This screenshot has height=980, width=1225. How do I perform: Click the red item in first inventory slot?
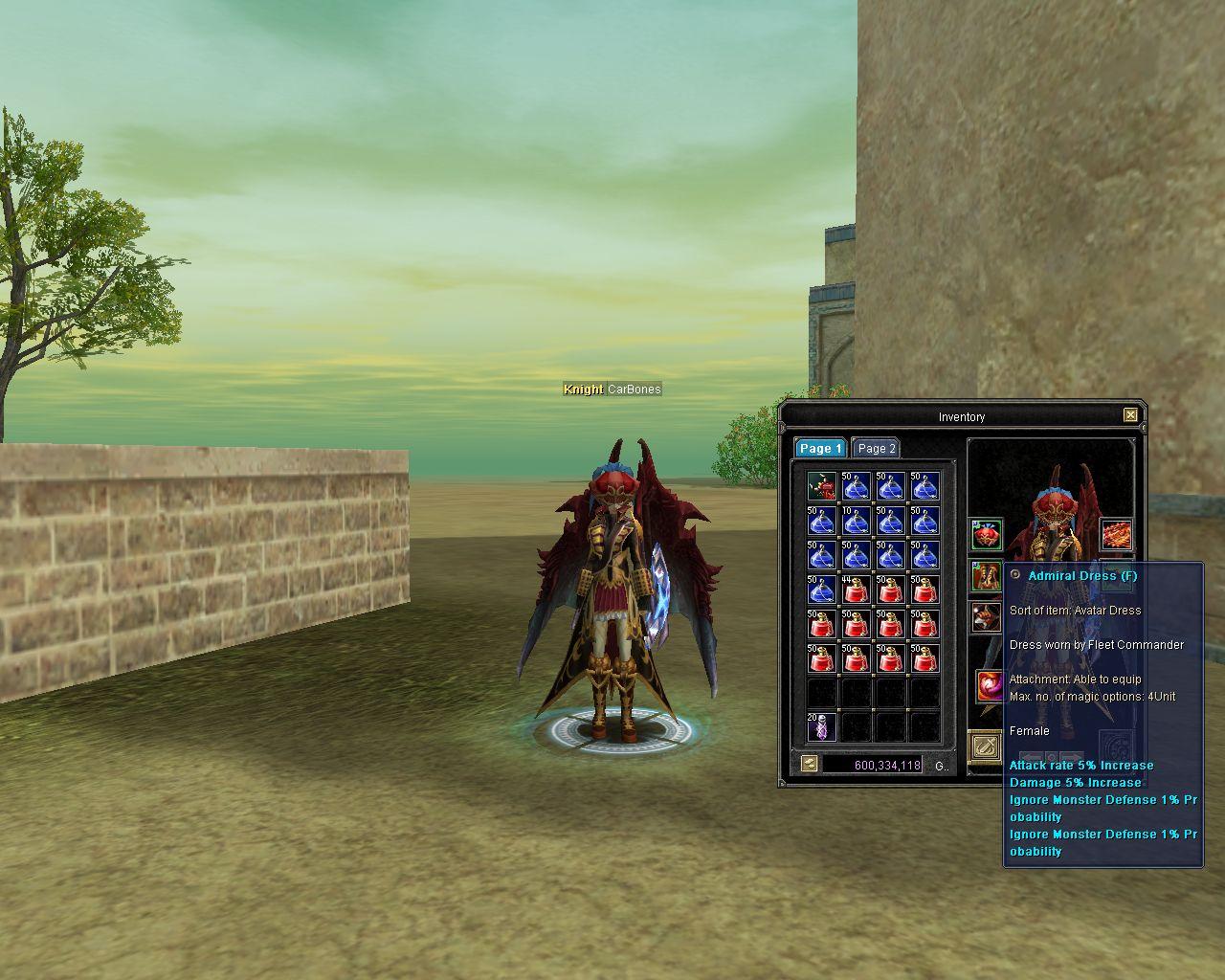pos(821,486)
